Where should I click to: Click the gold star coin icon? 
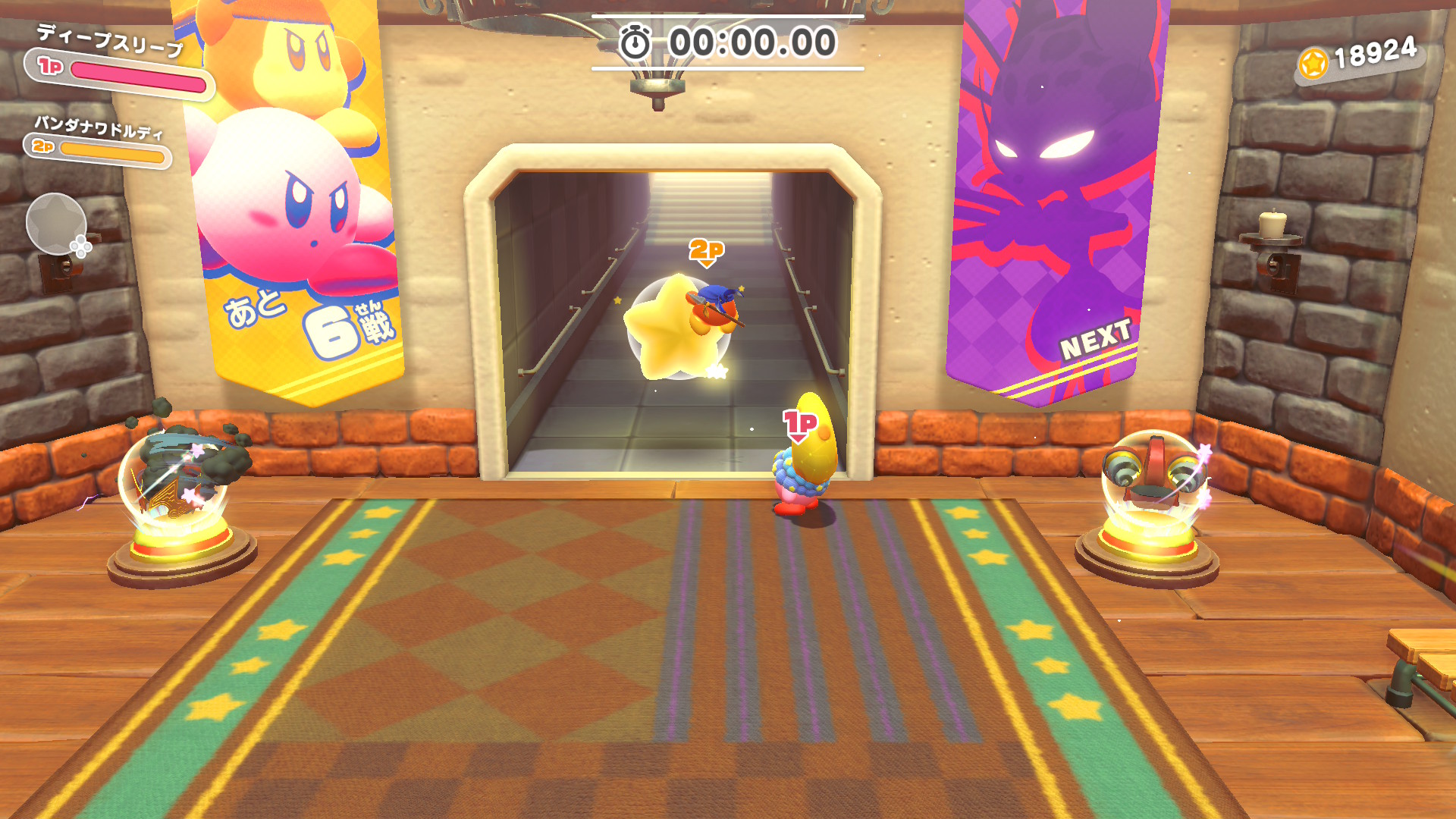click(1313, 64)
